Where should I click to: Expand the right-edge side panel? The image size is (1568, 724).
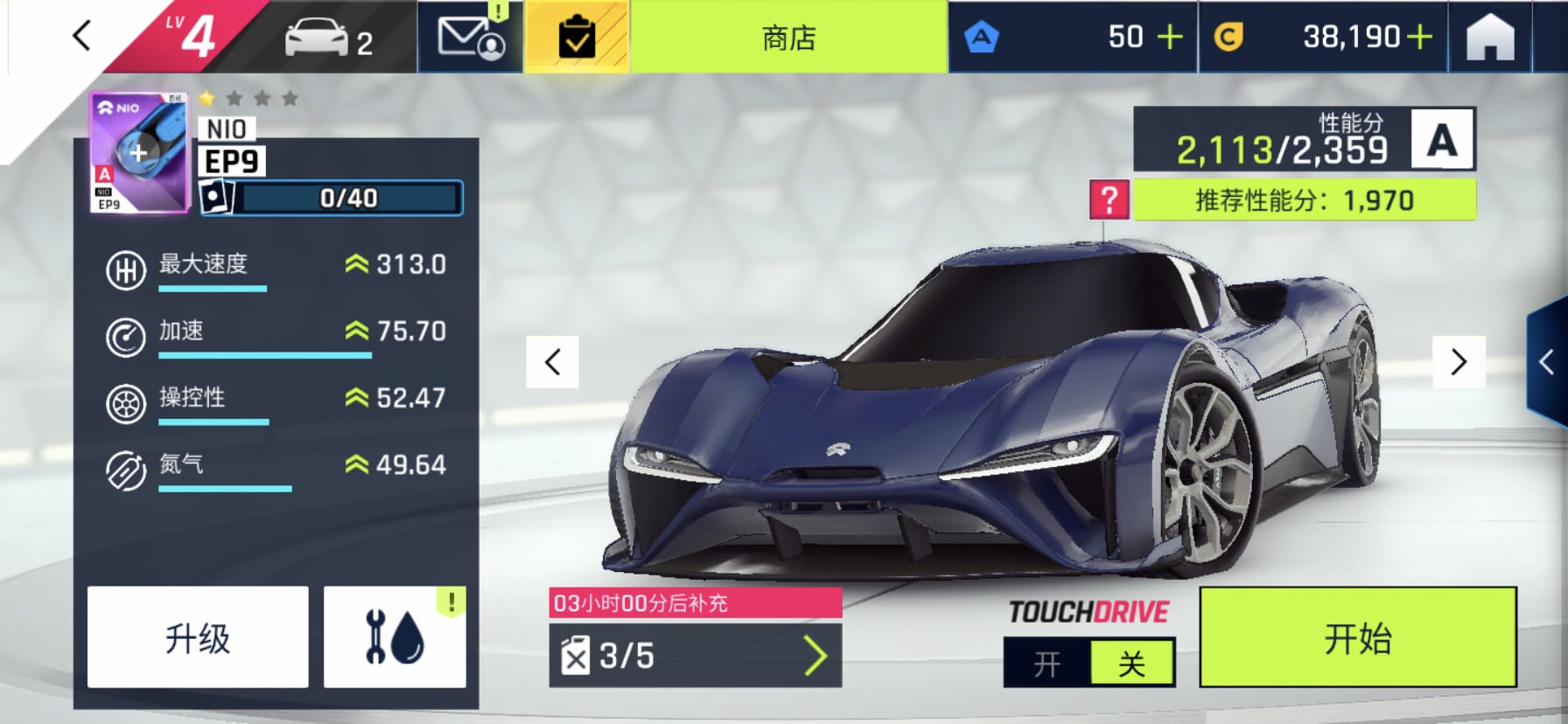1547,362
